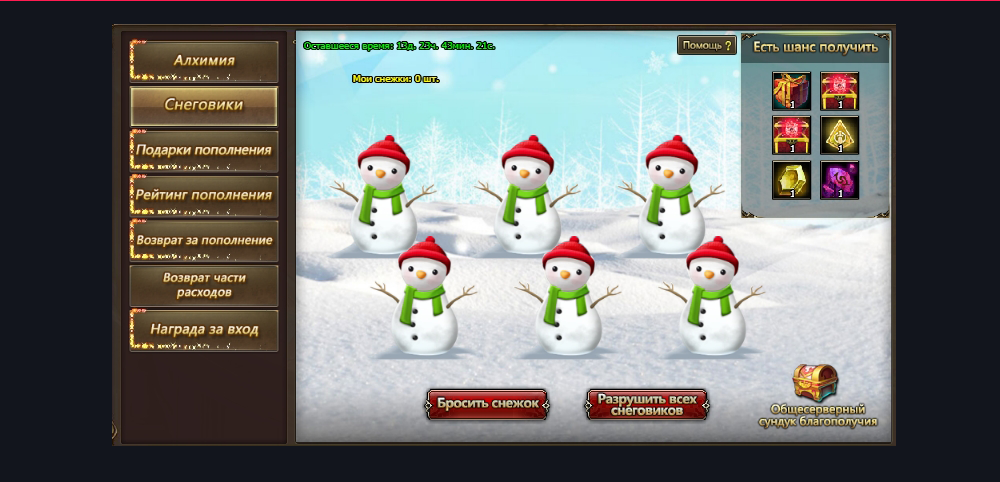Click the Бросить снежок button
Viewport: 1000px width, 482px height.
(487, 404)
